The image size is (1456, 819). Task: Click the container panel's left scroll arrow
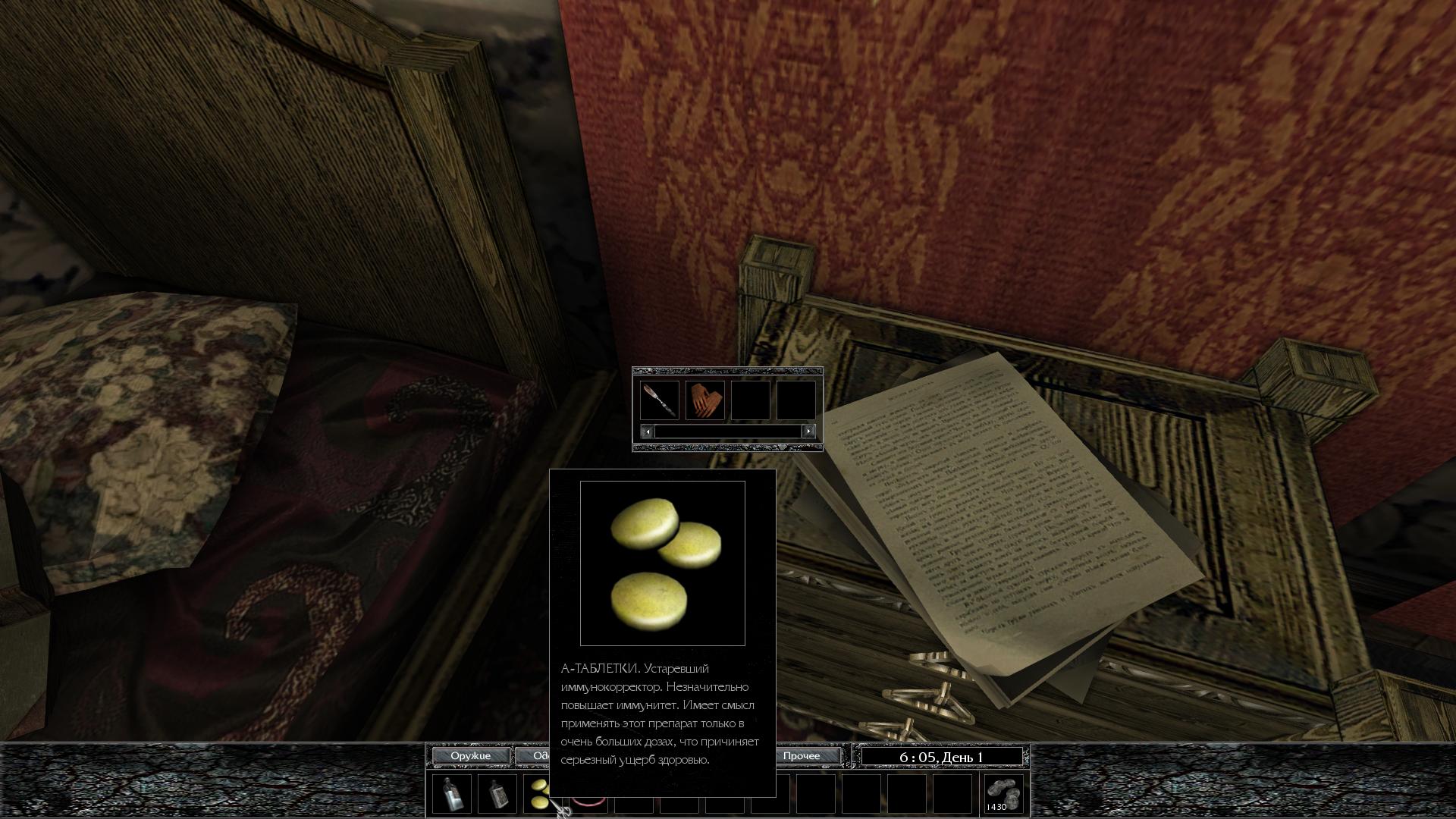[647, 431]
